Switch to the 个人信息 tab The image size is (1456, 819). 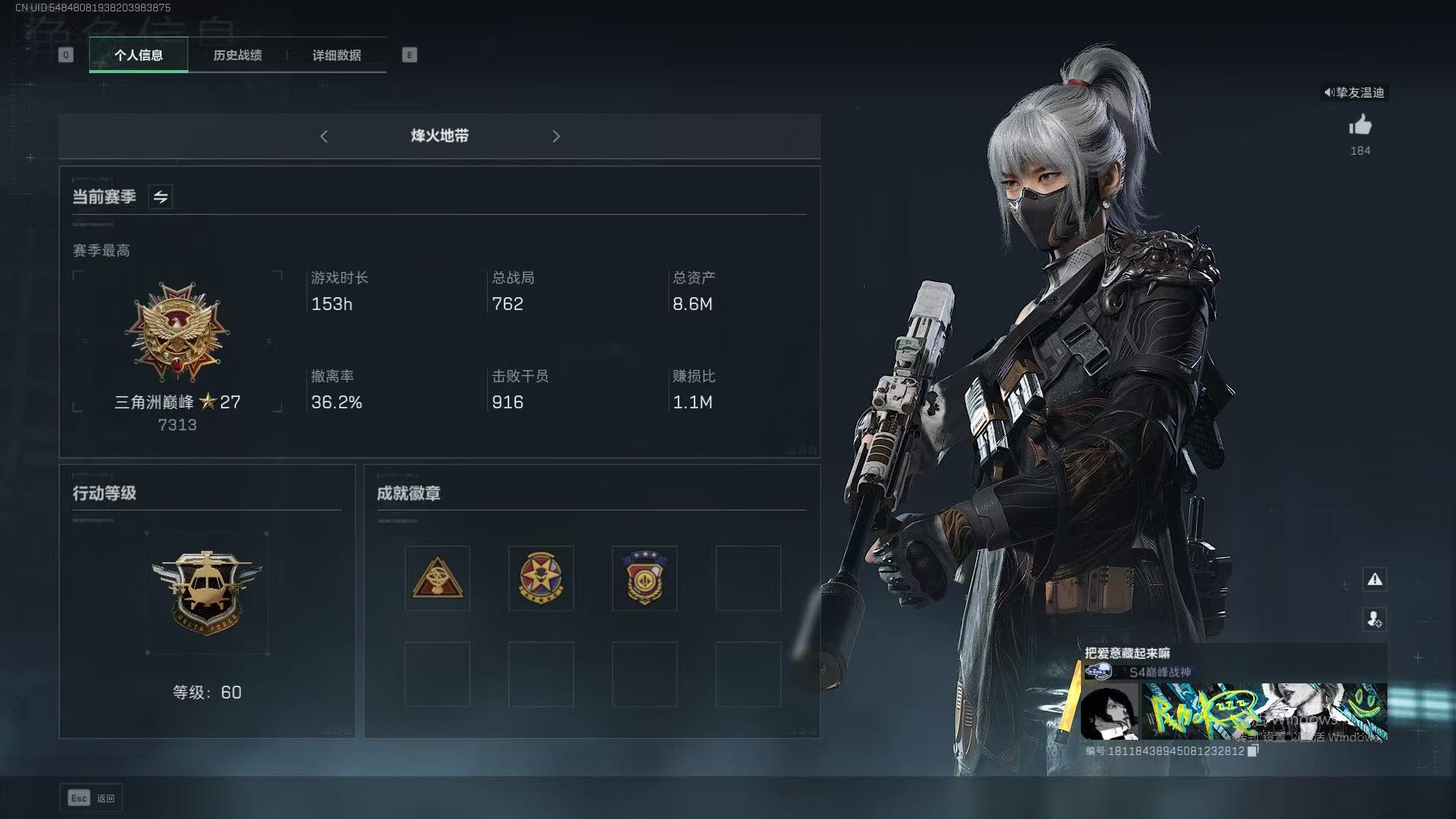(138, 55)
